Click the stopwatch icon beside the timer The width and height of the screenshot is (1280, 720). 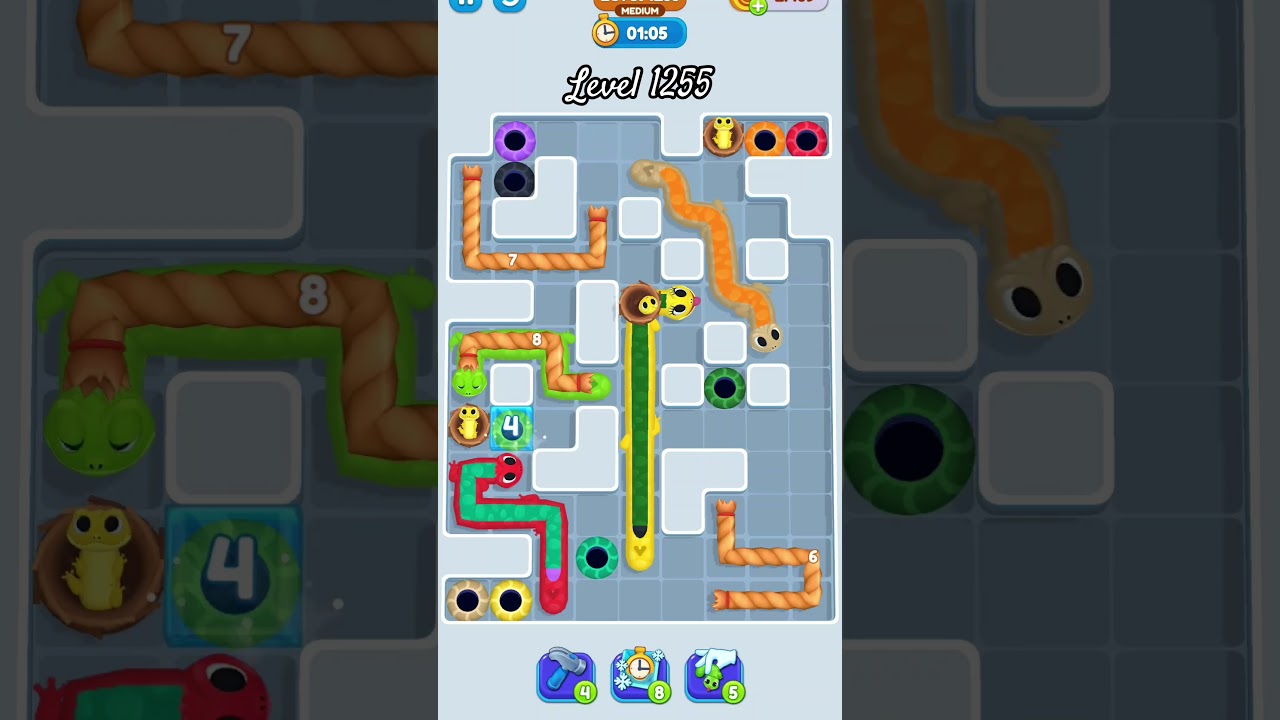[604, 32]
